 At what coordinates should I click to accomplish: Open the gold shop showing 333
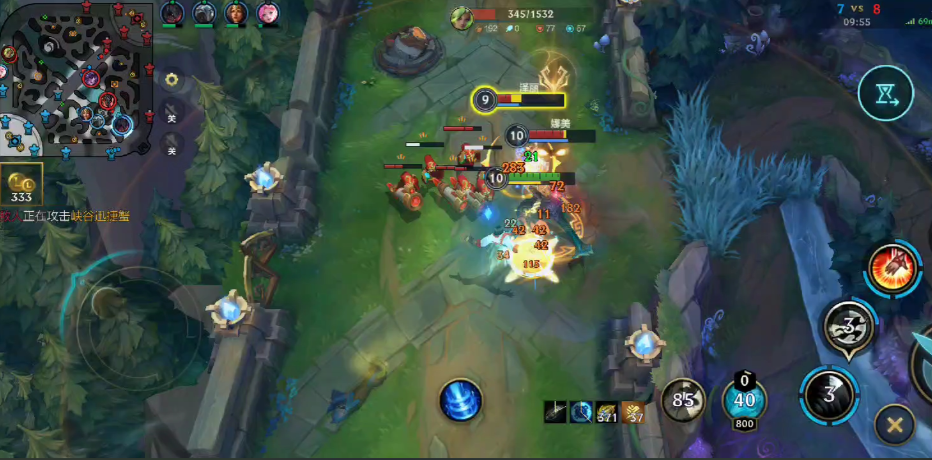coord(22,185)
